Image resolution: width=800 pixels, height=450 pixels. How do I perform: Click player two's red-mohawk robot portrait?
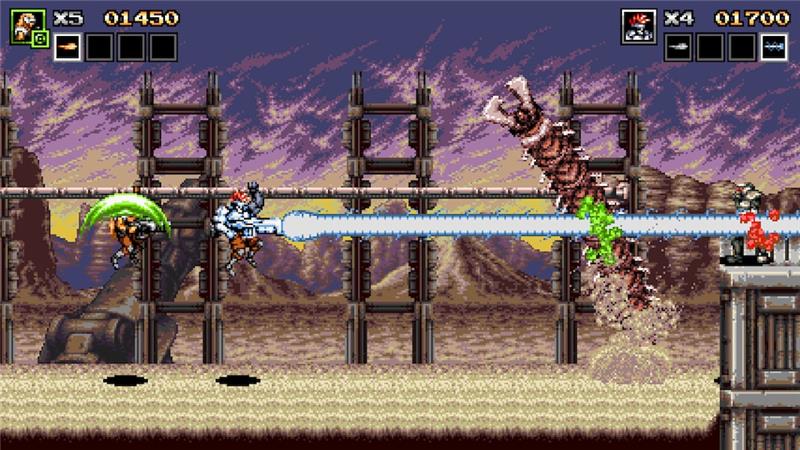(x=638, y=26)
